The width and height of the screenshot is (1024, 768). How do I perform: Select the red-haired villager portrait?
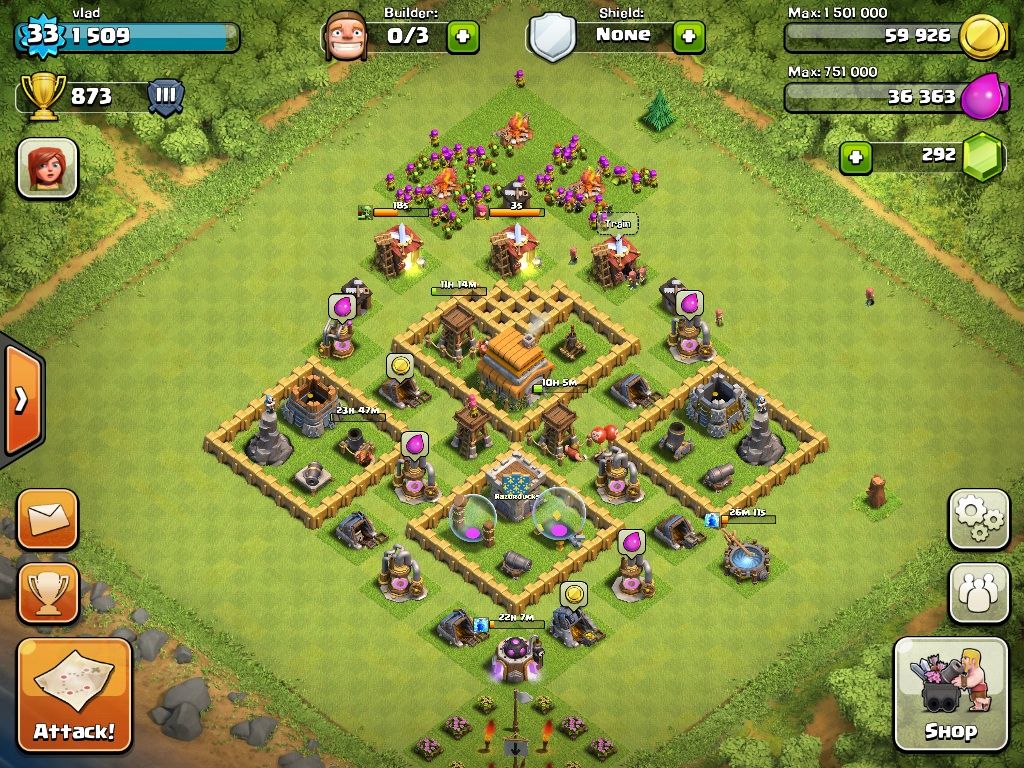[x=47, y=168]
